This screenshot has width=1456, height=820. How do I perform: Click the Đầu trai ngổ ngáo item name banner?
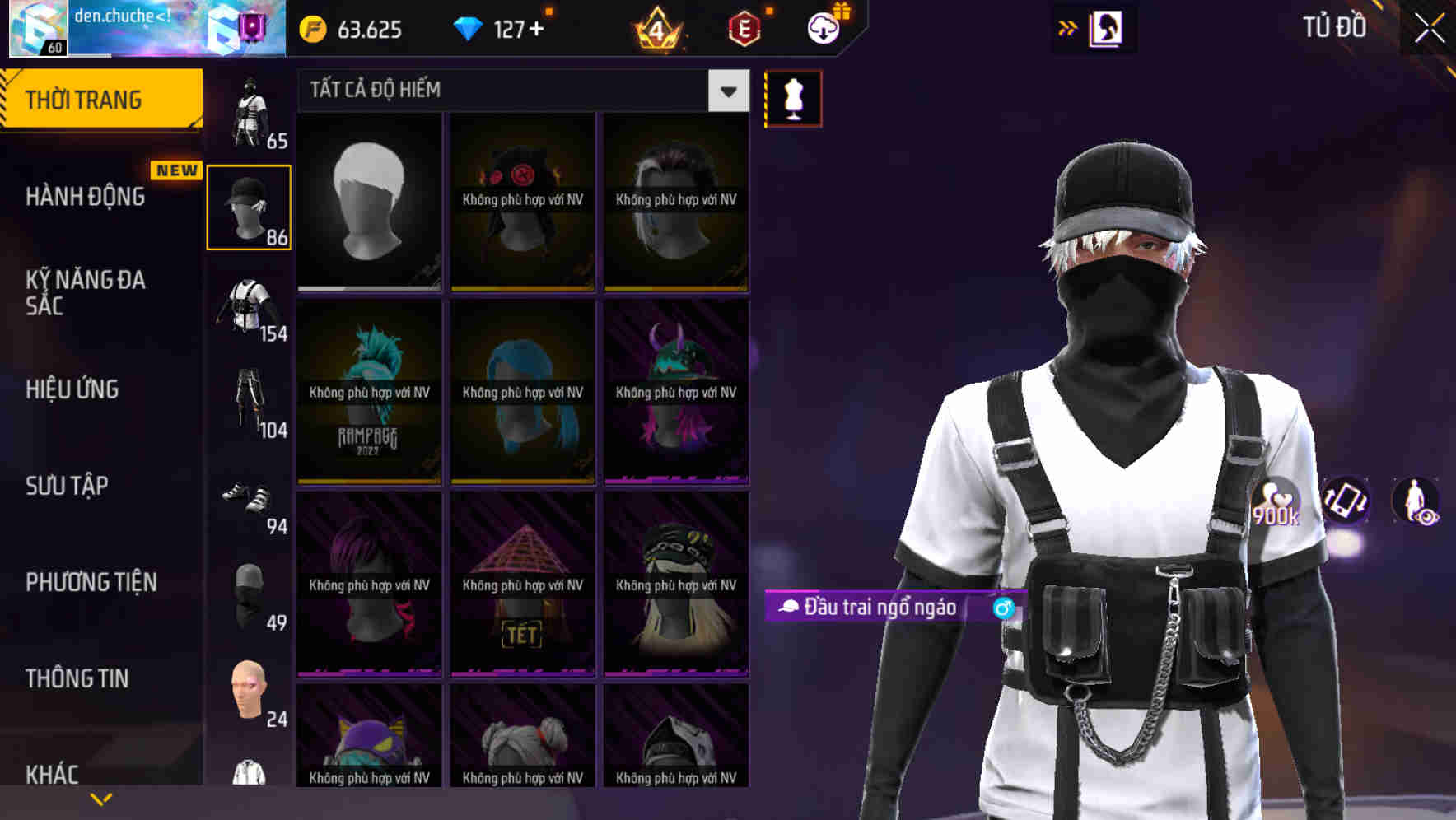(x=881, y=609)
